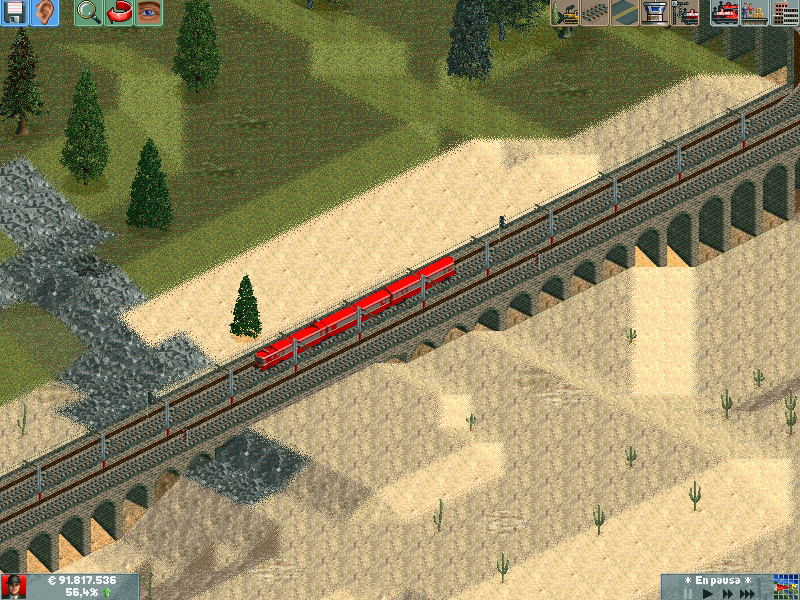Click the red rotate view arrow
The width and height of the screenshot is (800, 600).
pyautogui.click(x=119, y=13)
